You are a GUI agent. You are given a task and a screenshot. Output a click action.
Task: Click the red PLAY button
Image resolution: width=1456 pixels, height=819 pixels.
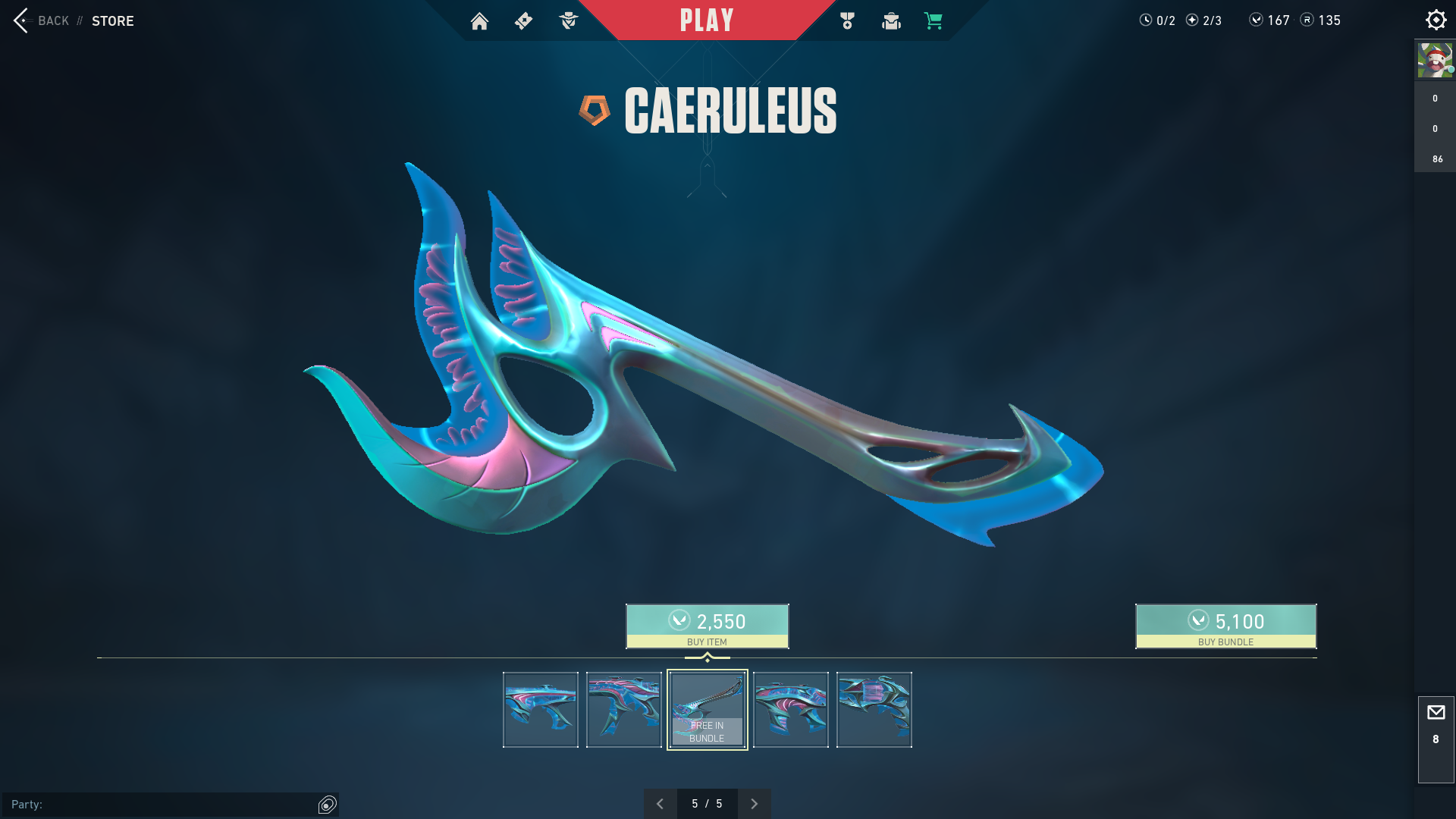(706, 20)
